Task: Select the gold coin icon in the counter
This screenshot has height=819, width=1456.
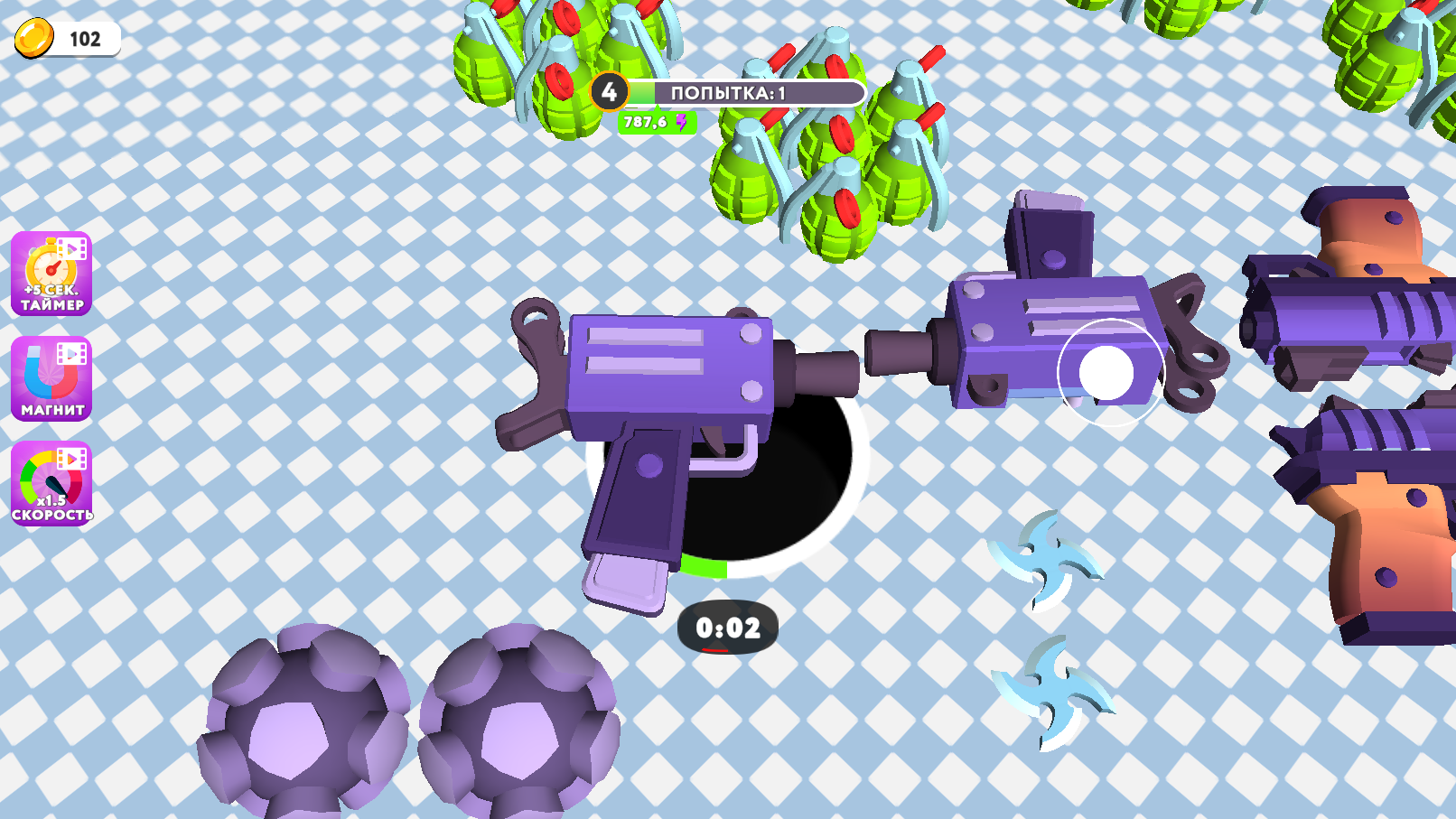Action: coord(34,38)
